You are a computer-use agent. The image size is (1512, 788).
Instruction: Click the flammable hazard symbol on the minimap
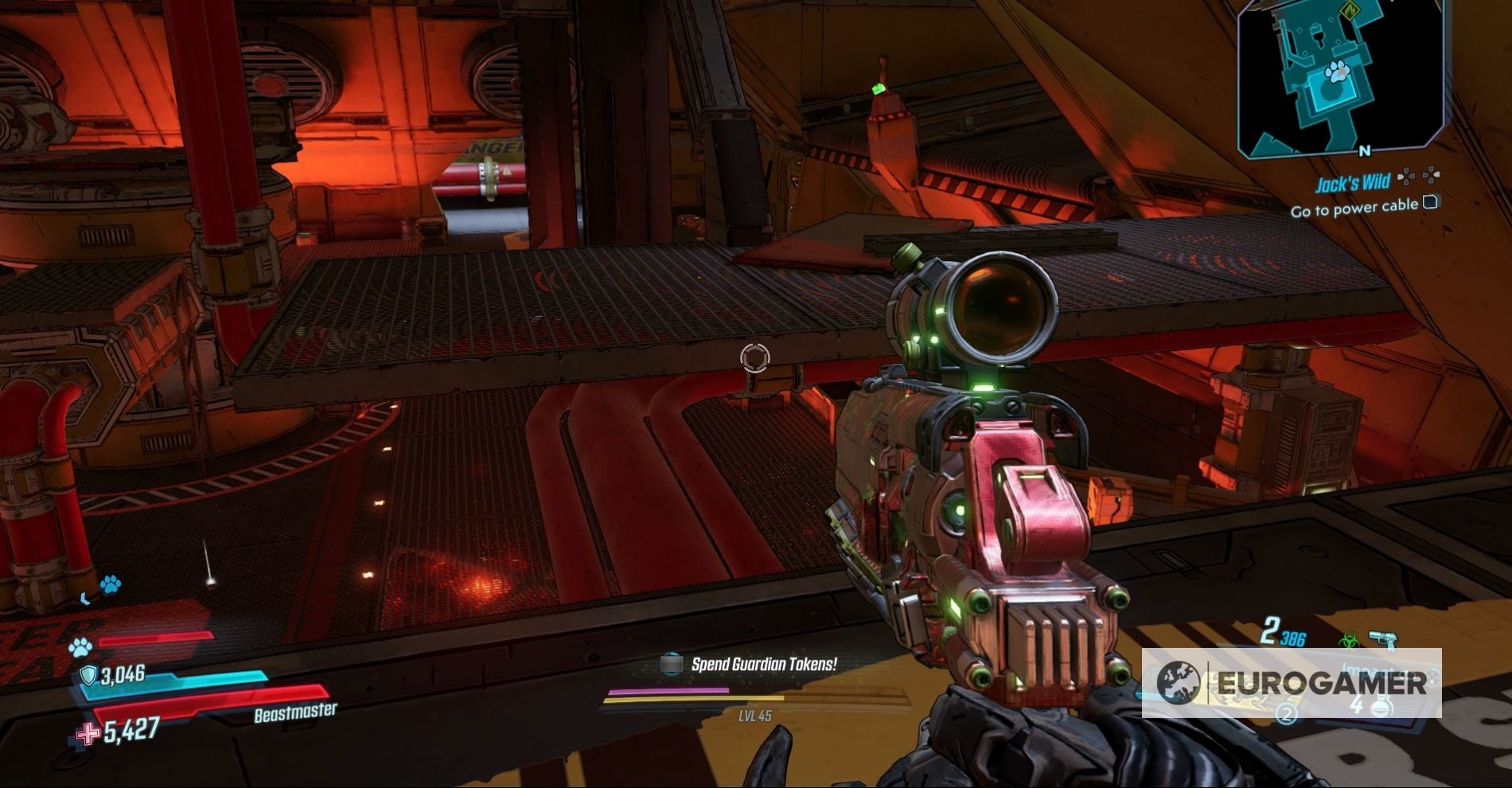pyautogui.click(x=1350, y=11)
